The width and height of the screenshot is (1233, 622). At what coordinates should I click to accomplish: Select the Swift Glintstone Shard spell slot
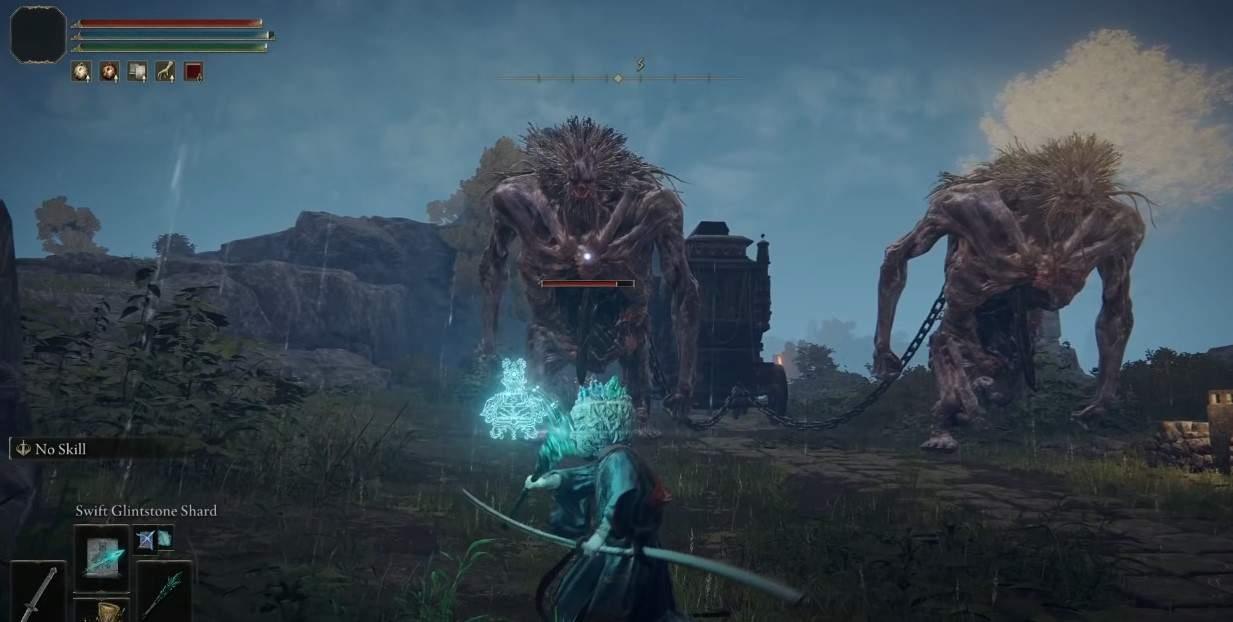[101, 555]
